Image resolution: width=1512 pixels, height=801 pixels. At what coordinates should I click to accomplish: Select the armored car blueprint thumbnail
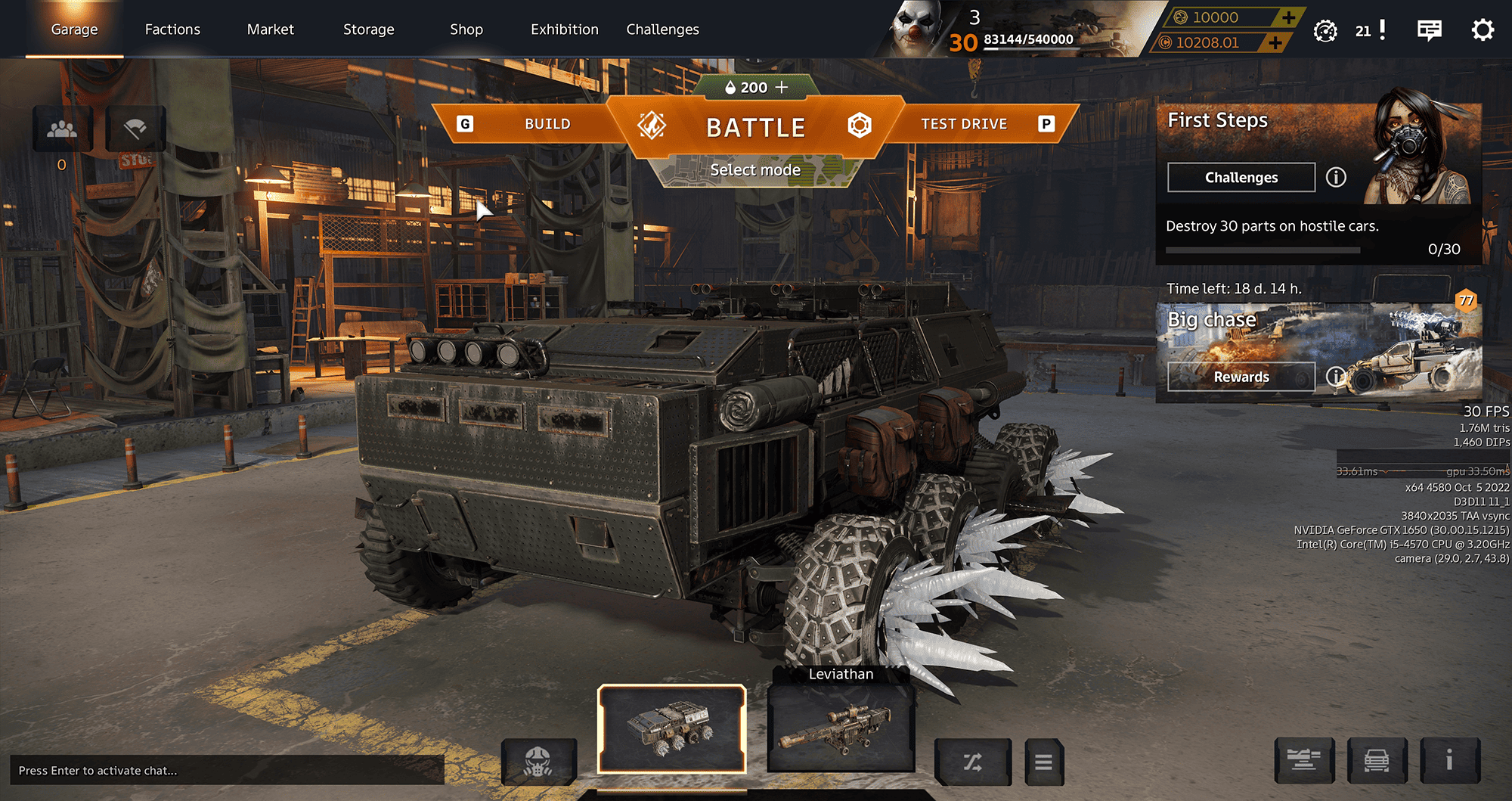click(x=671, y=729)
